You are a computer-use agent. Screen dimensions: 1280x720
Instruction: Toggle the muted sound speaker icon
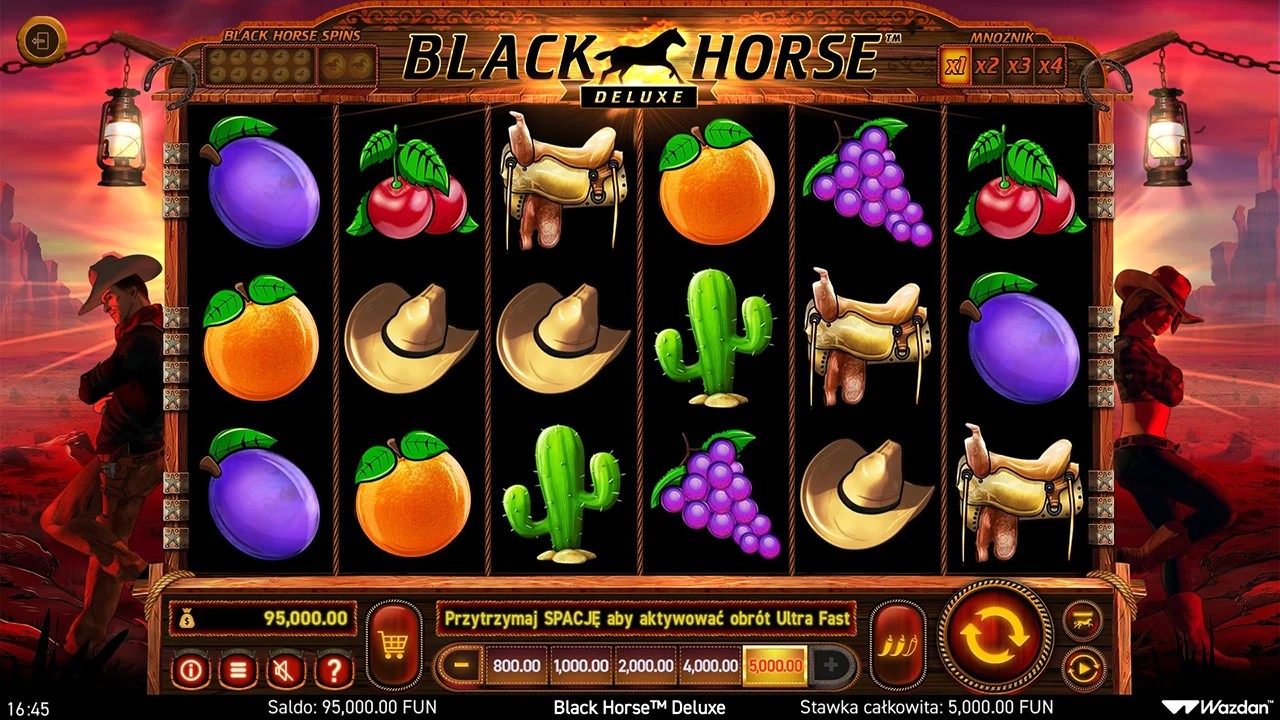click(286, 669)
